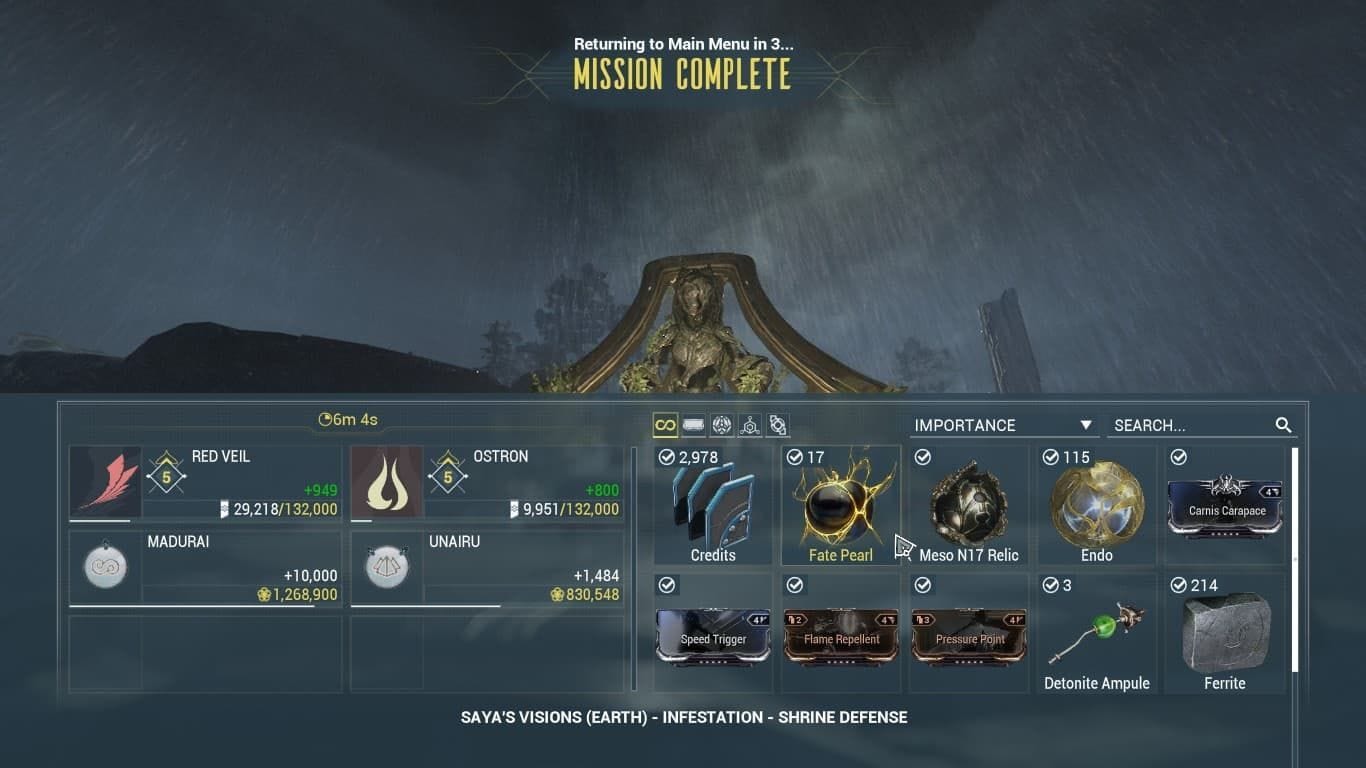
Task: Click the magnifying glass search icon
Action: [1284, 425]
